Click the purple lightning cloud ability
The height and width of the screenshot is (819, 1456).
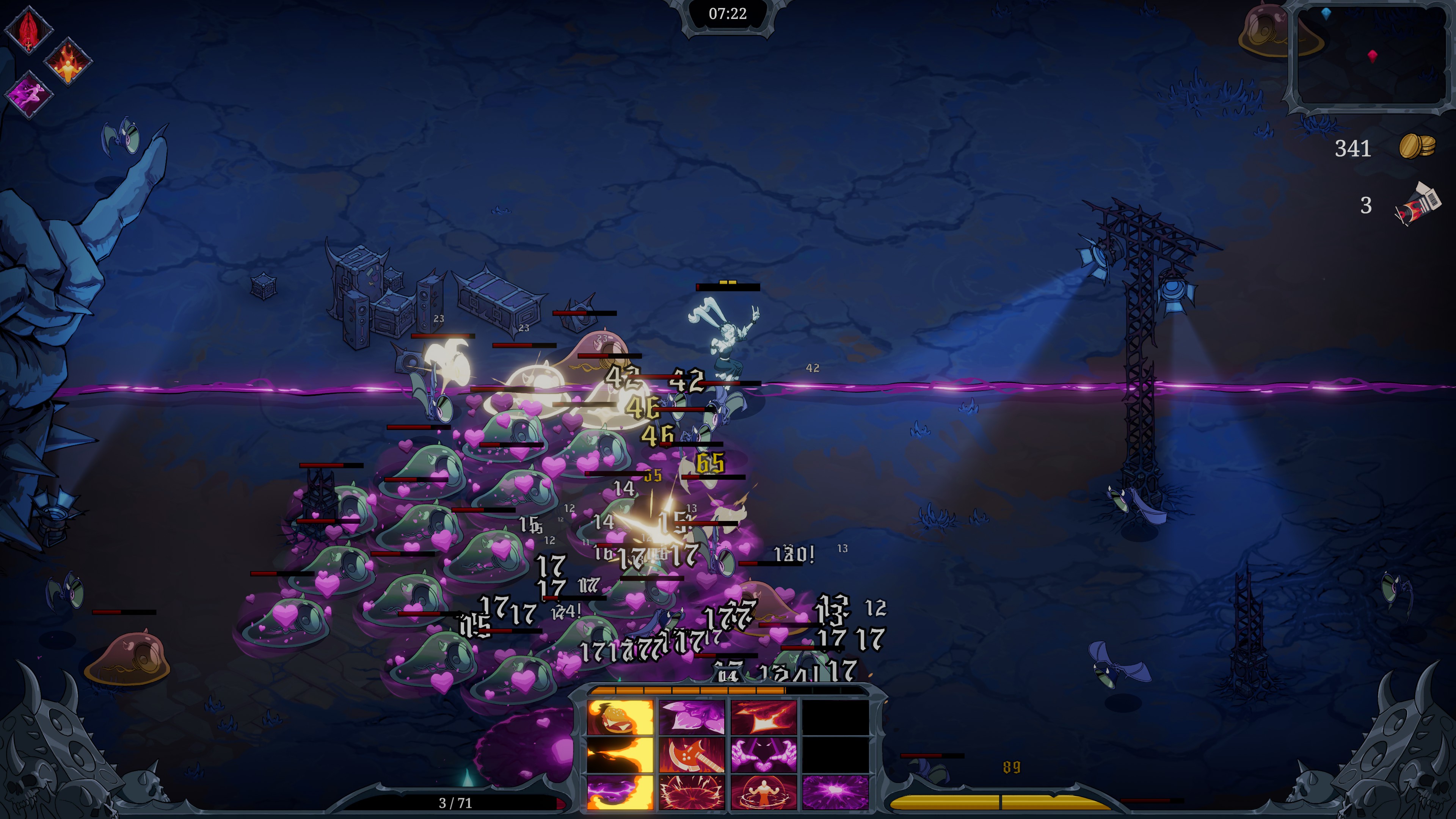(x=620, y=792)
